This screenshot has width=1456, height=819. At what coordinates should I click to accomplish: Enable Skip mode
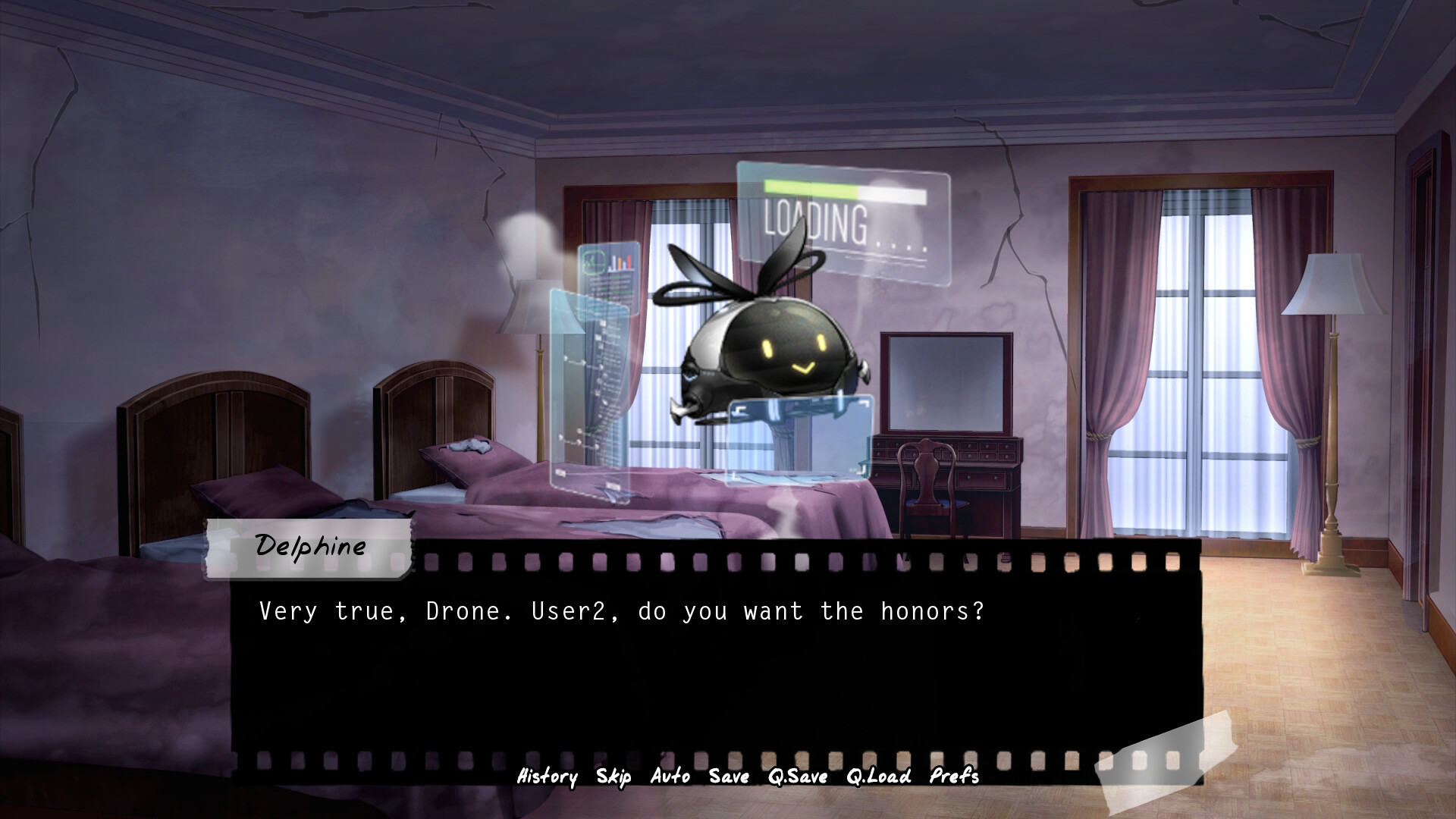[616, 777]
